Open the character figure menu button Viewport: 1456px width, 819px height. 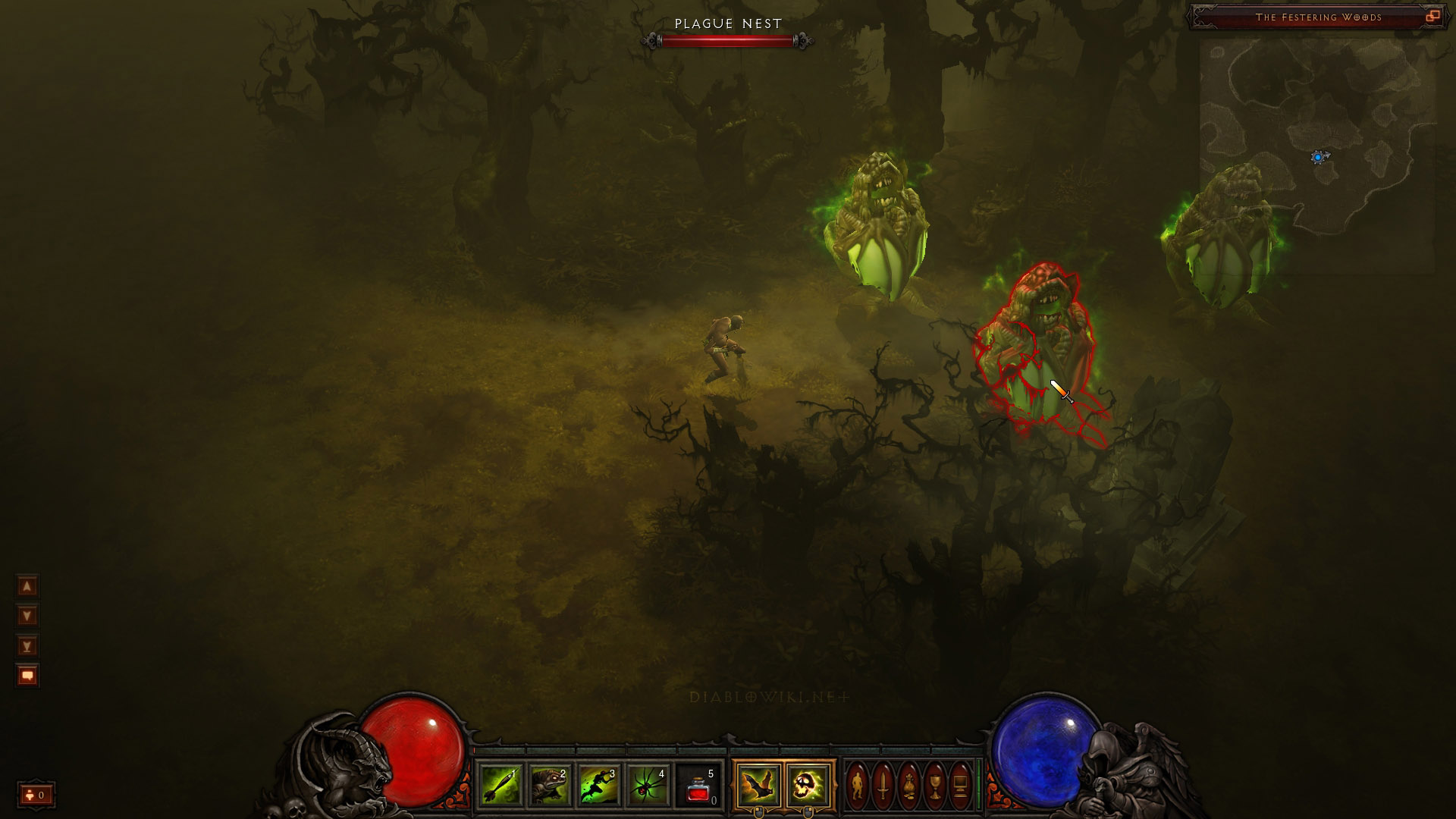[858, 786]
